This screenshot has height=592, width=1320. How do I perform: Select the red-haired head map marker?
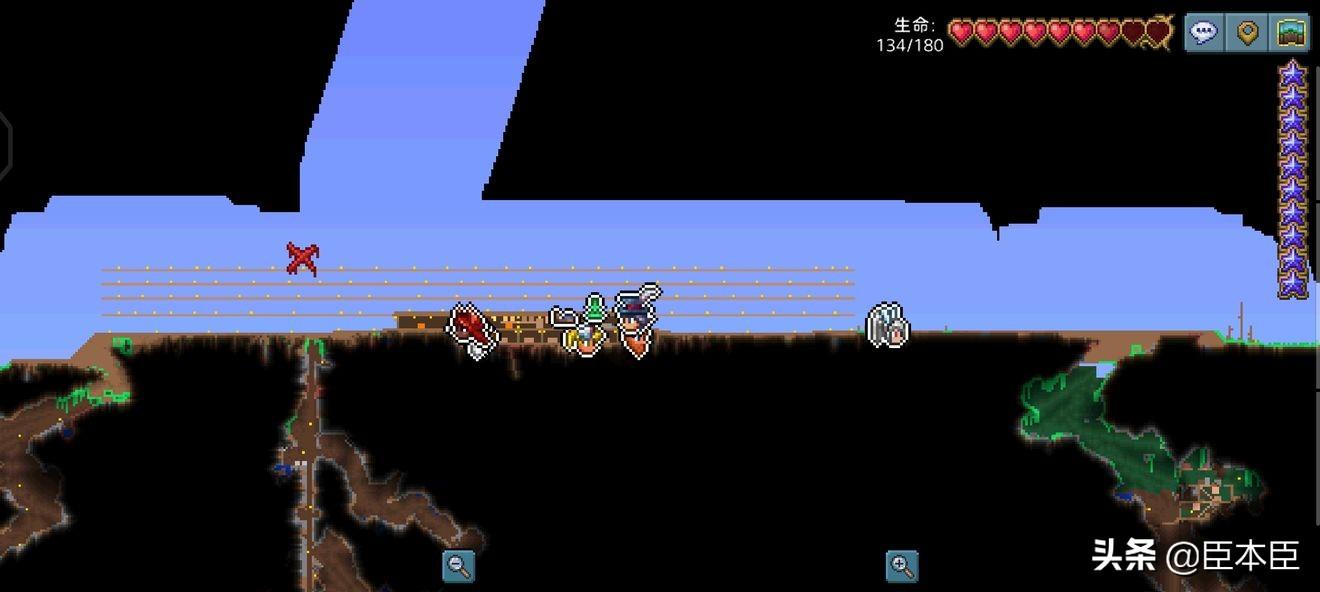click(x=472, y=329)
